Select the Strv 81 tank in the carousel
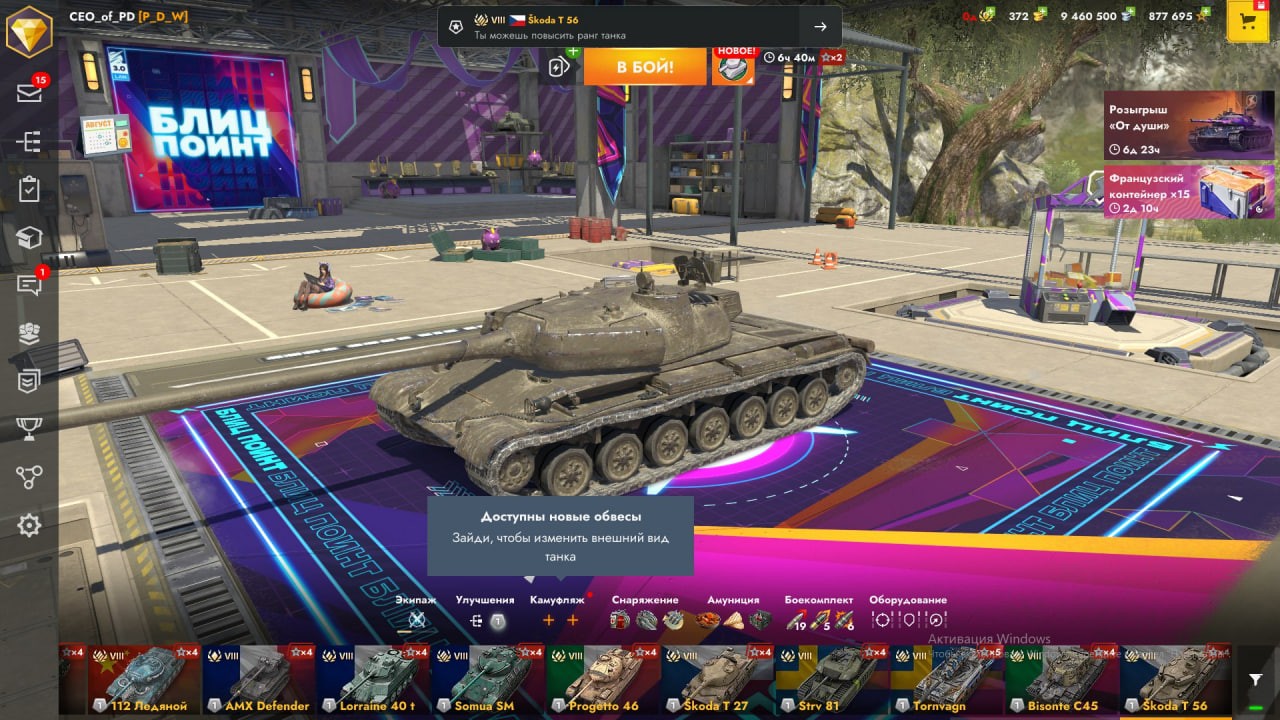Screen dimensions: 1280x720 pos(831,678)
